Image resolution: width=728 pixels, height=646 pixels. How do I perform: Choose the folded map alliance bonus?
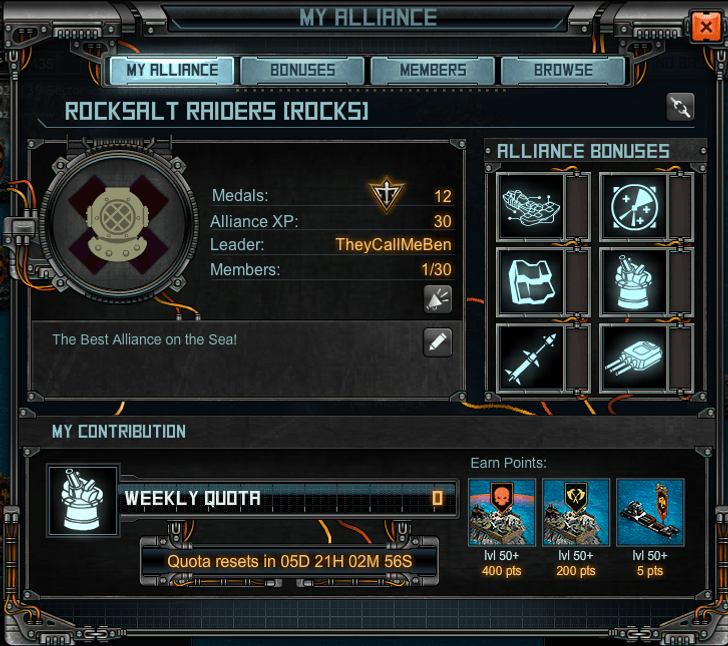pyautogui.click(x=531, y=281)
